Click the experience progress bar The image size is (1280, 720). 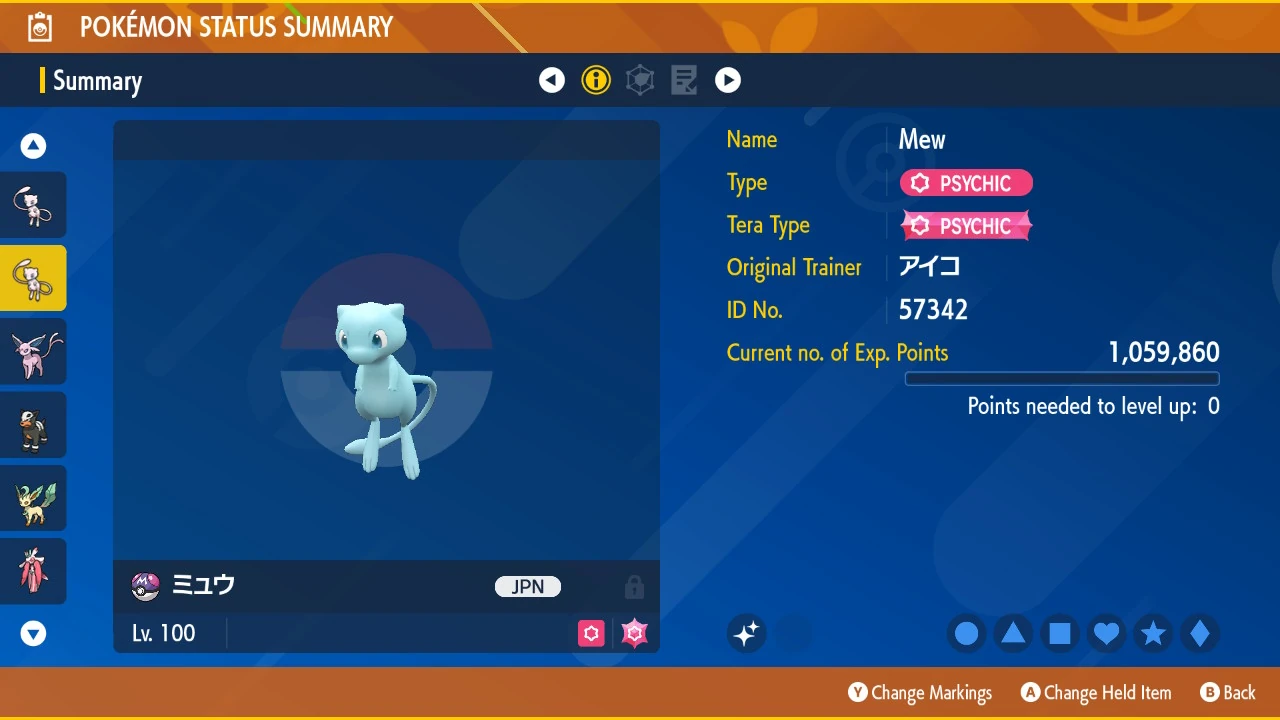click(1062, 378)
